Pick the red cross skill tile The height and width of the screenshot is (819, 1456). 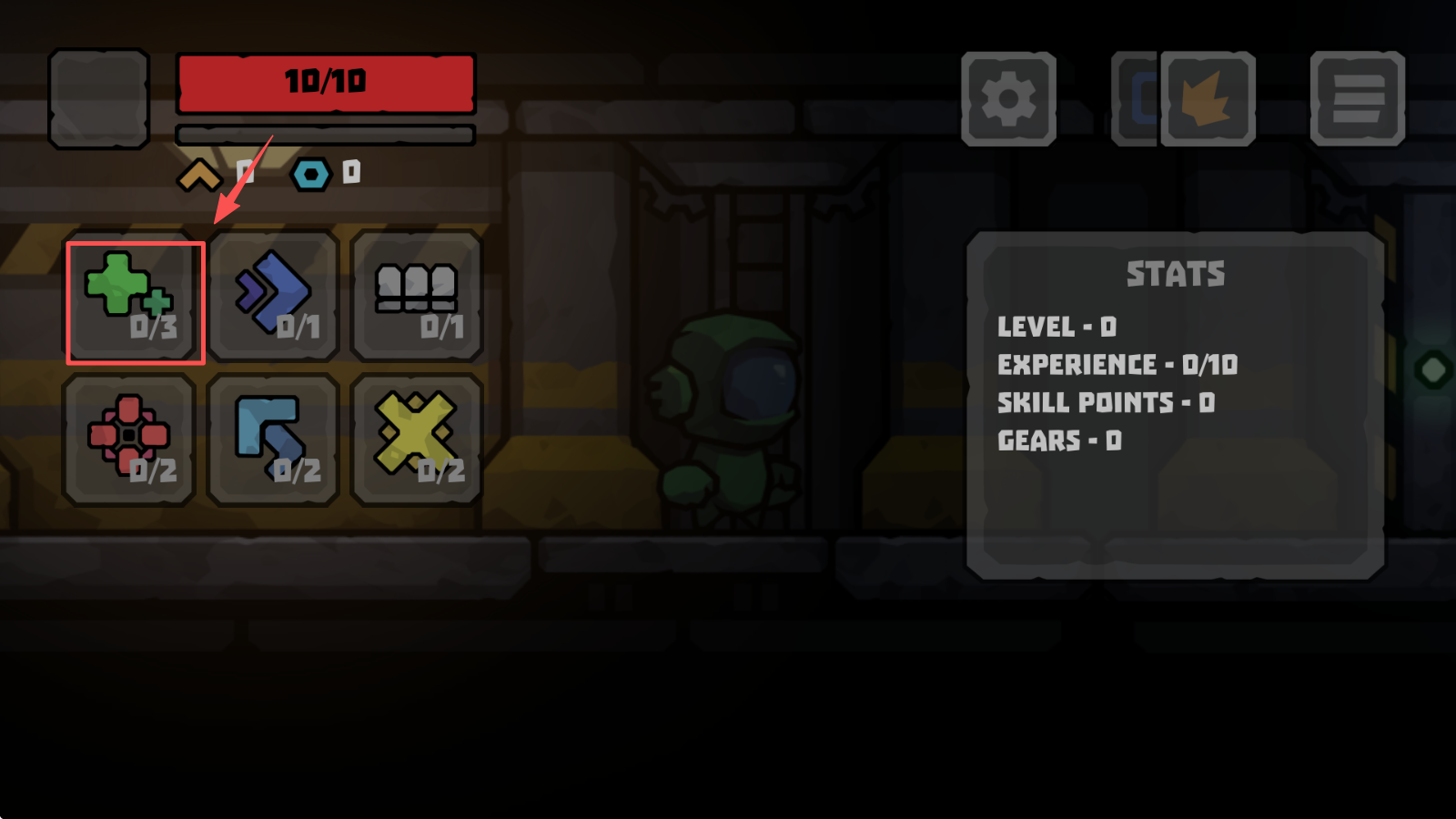tap(129, 440)
